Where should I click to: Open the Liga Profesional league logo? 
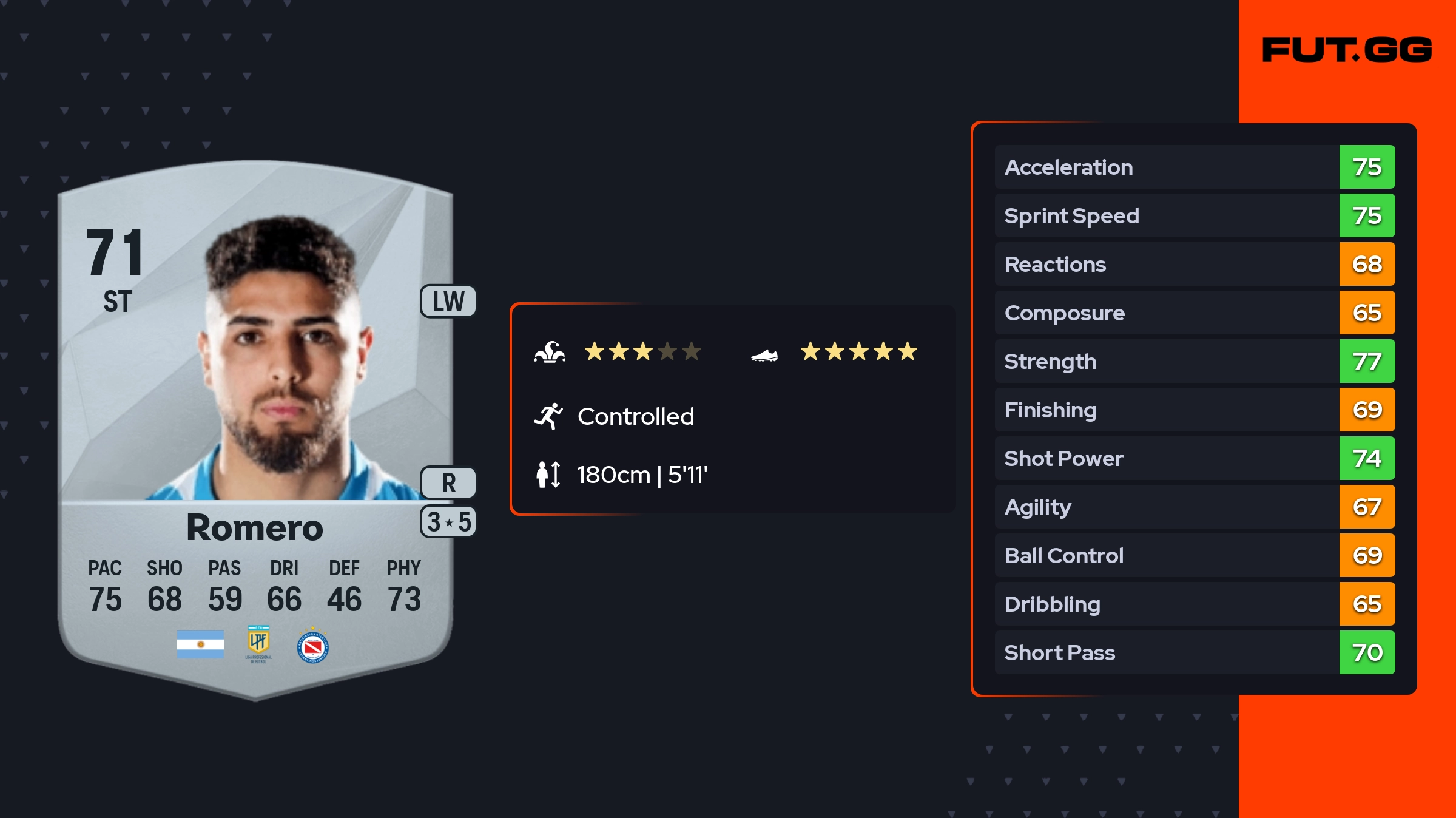pyautogui.click(x=258, y=644)
